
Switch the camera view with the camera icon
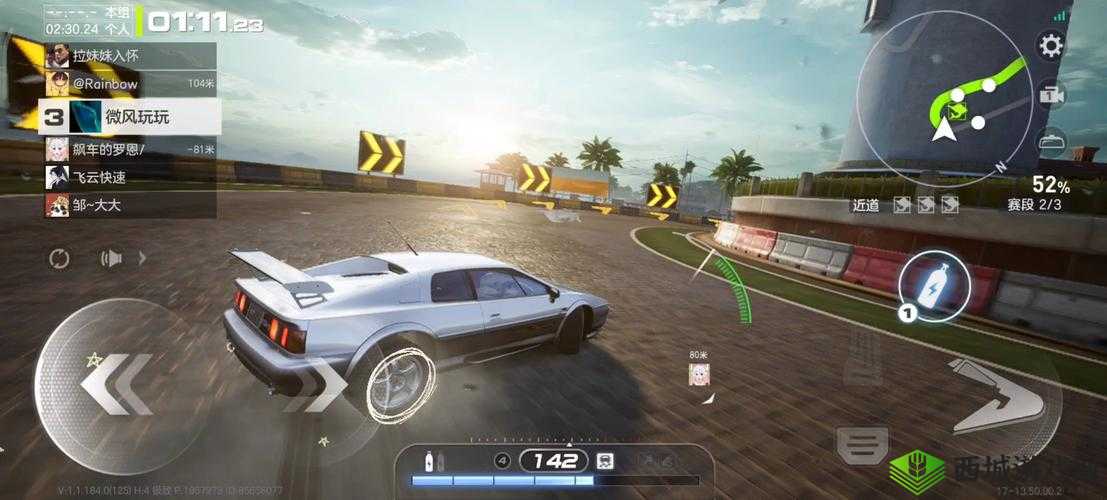pyautogui.click(x=1050, y=95)
